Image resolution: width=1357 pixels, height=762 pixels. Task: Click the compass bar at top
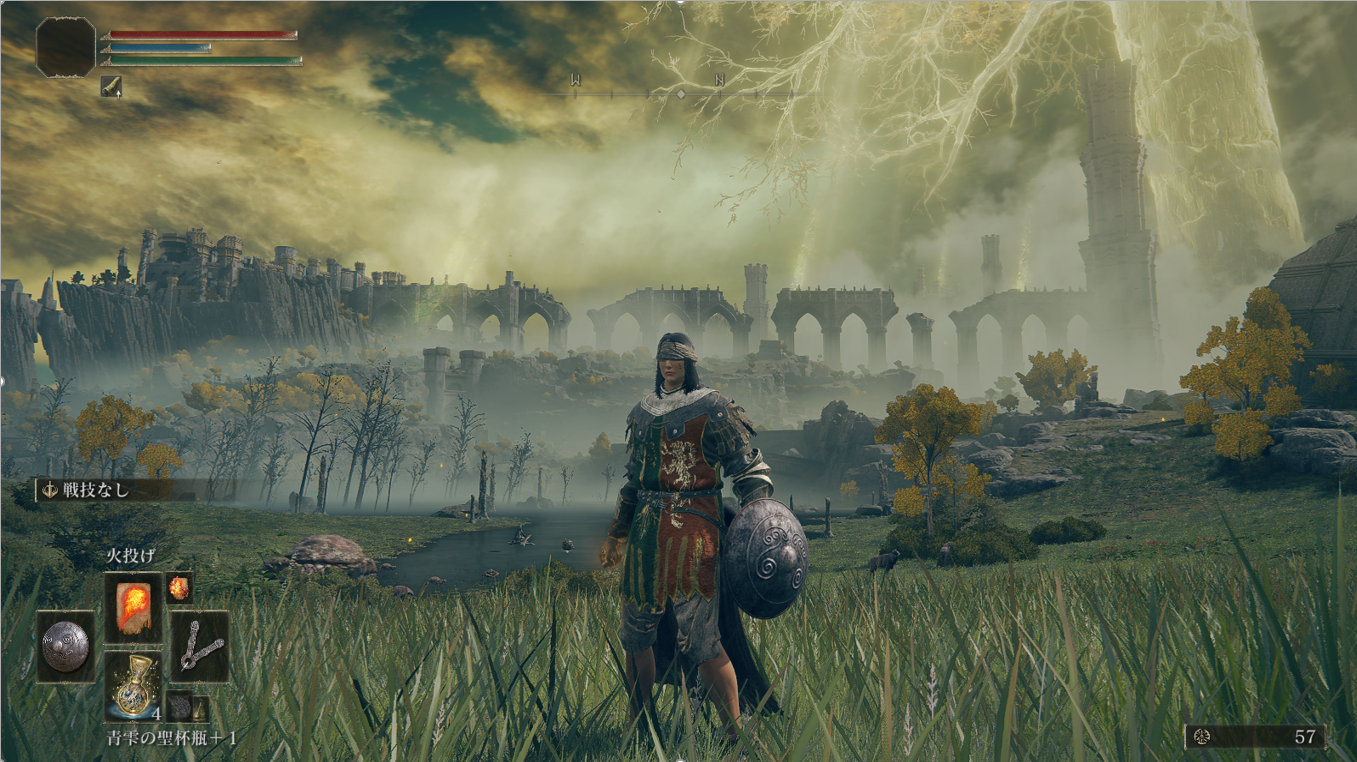[x=680, y=93]
